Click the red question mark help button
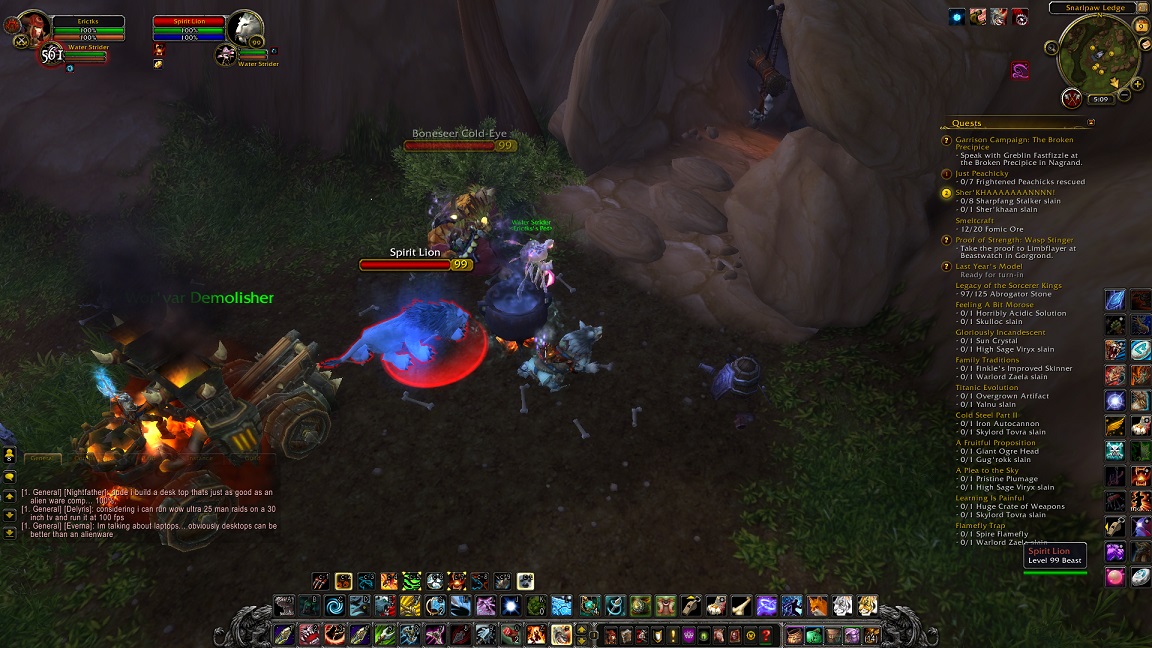The width and height of the screenshot is (1152, 648). [x=767, y=635]
